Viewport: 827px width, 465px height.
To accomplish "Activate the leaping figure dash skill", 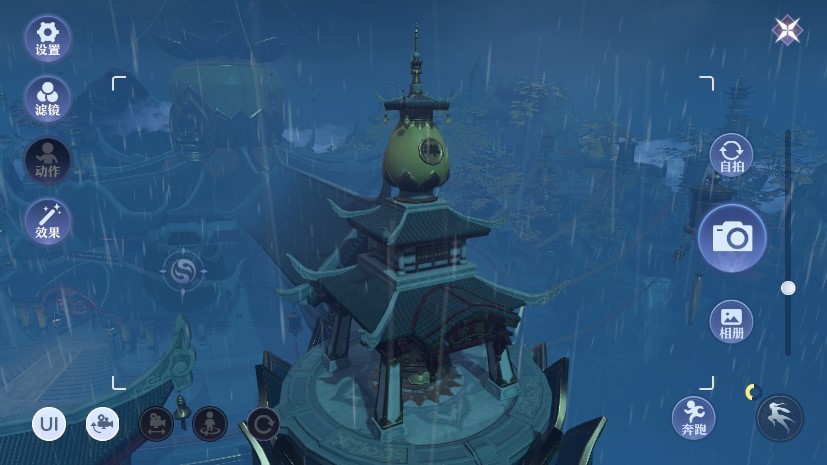I will pos(779,417).
